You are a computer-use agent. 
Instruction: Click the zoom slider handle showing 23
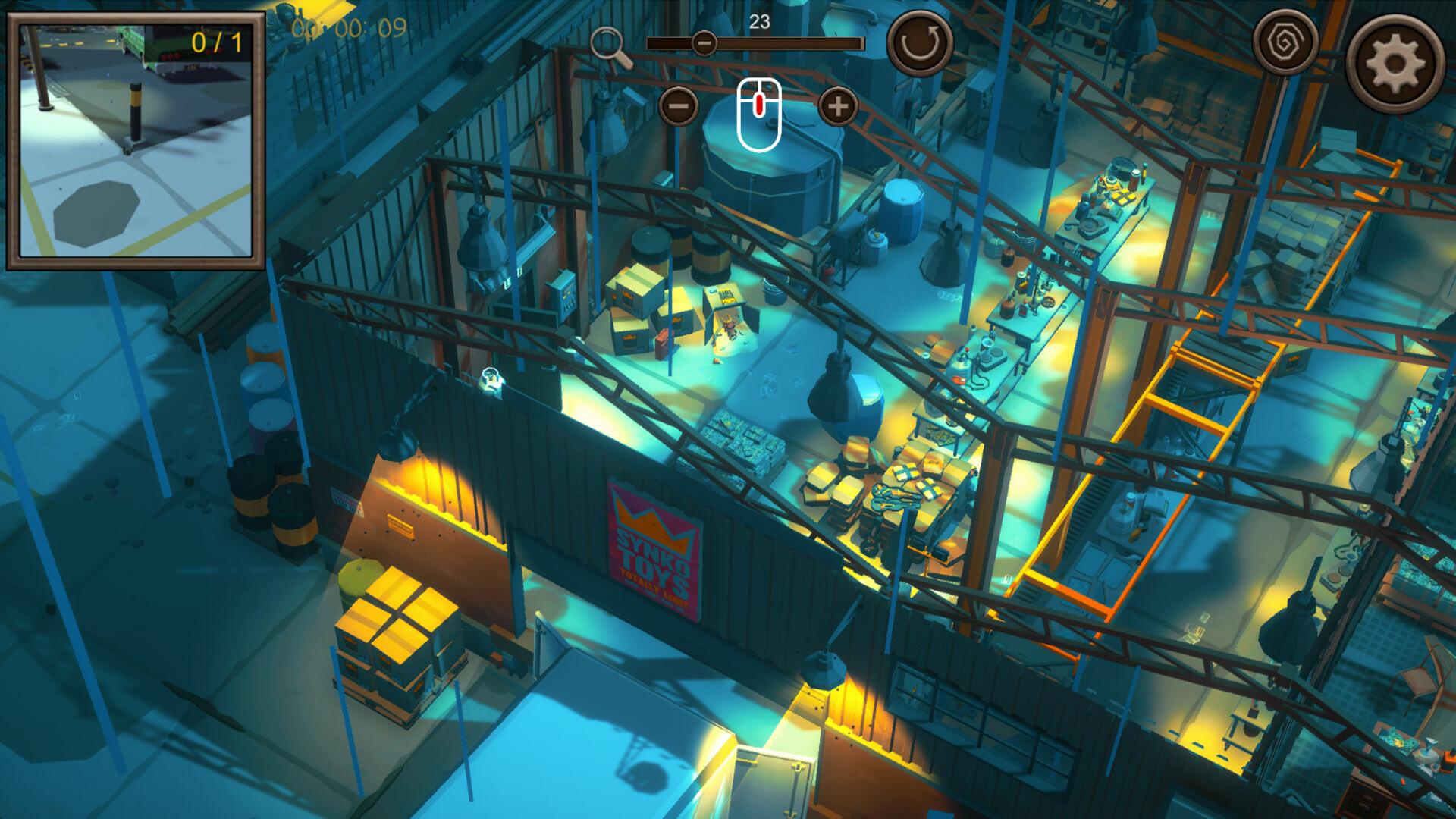coord(704,44)
